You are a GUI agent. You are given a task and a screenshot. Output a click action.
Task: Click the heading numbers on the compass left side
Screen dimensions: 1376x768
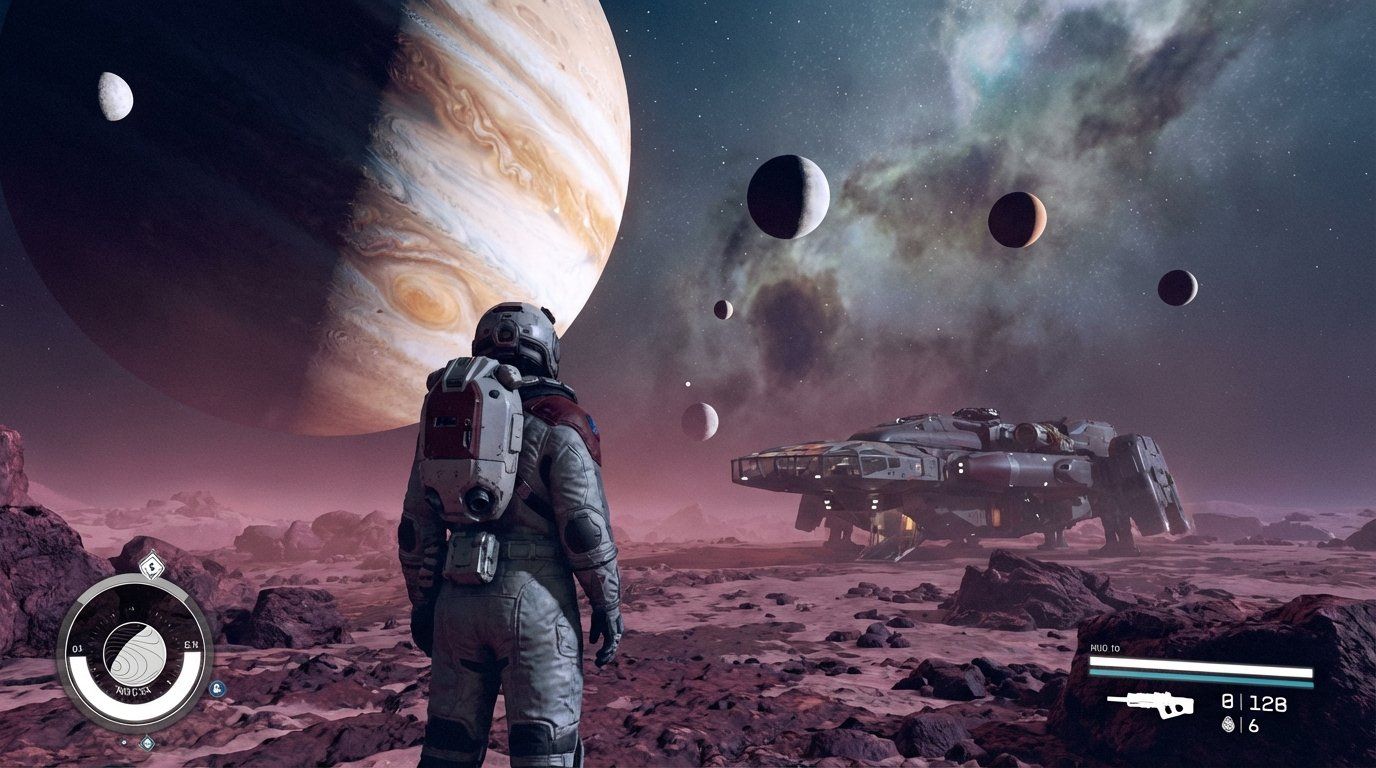click(76, 647)
